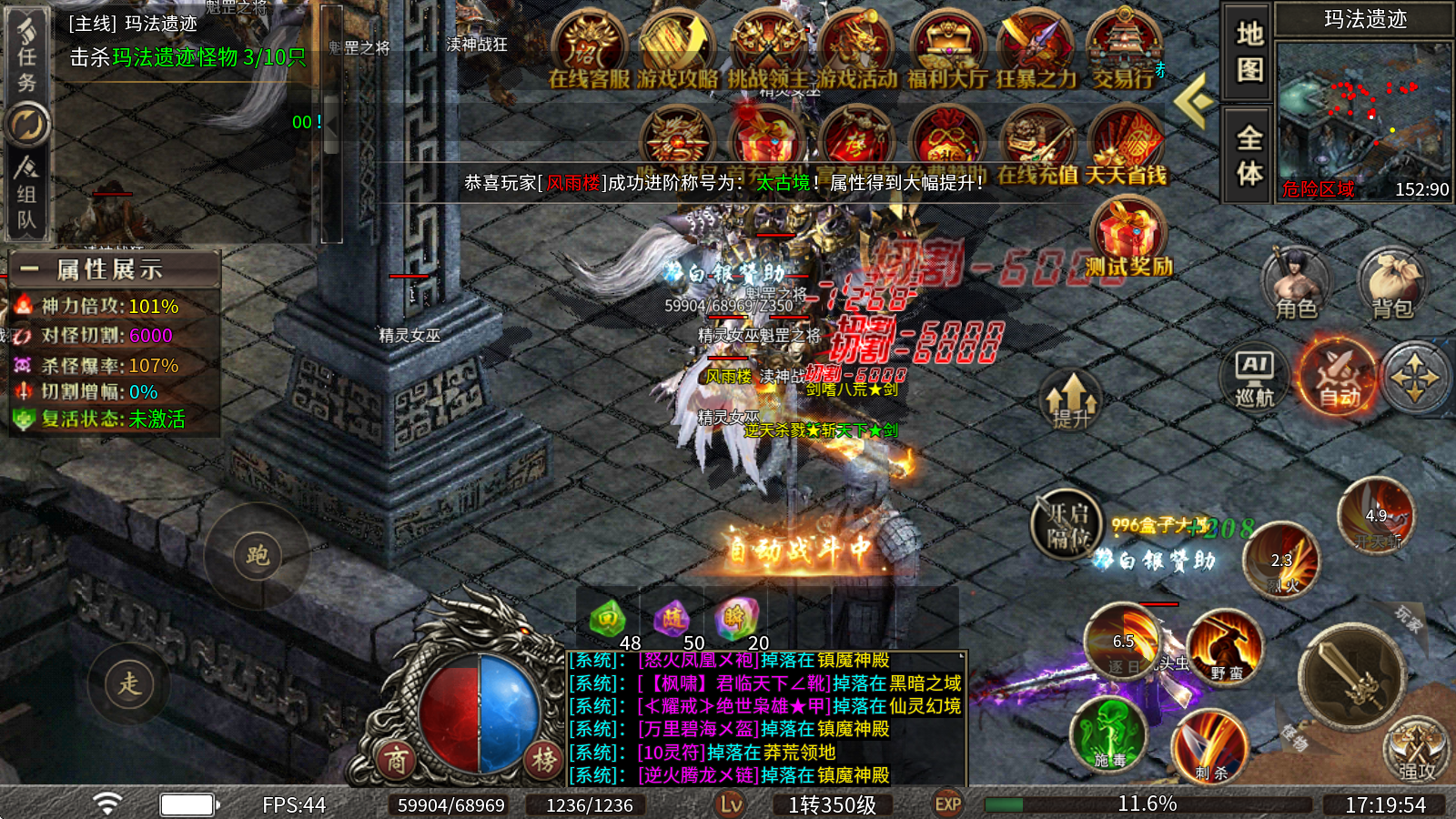
Task: Open the 背包 backpack inventory
Action: point(1391,282)
